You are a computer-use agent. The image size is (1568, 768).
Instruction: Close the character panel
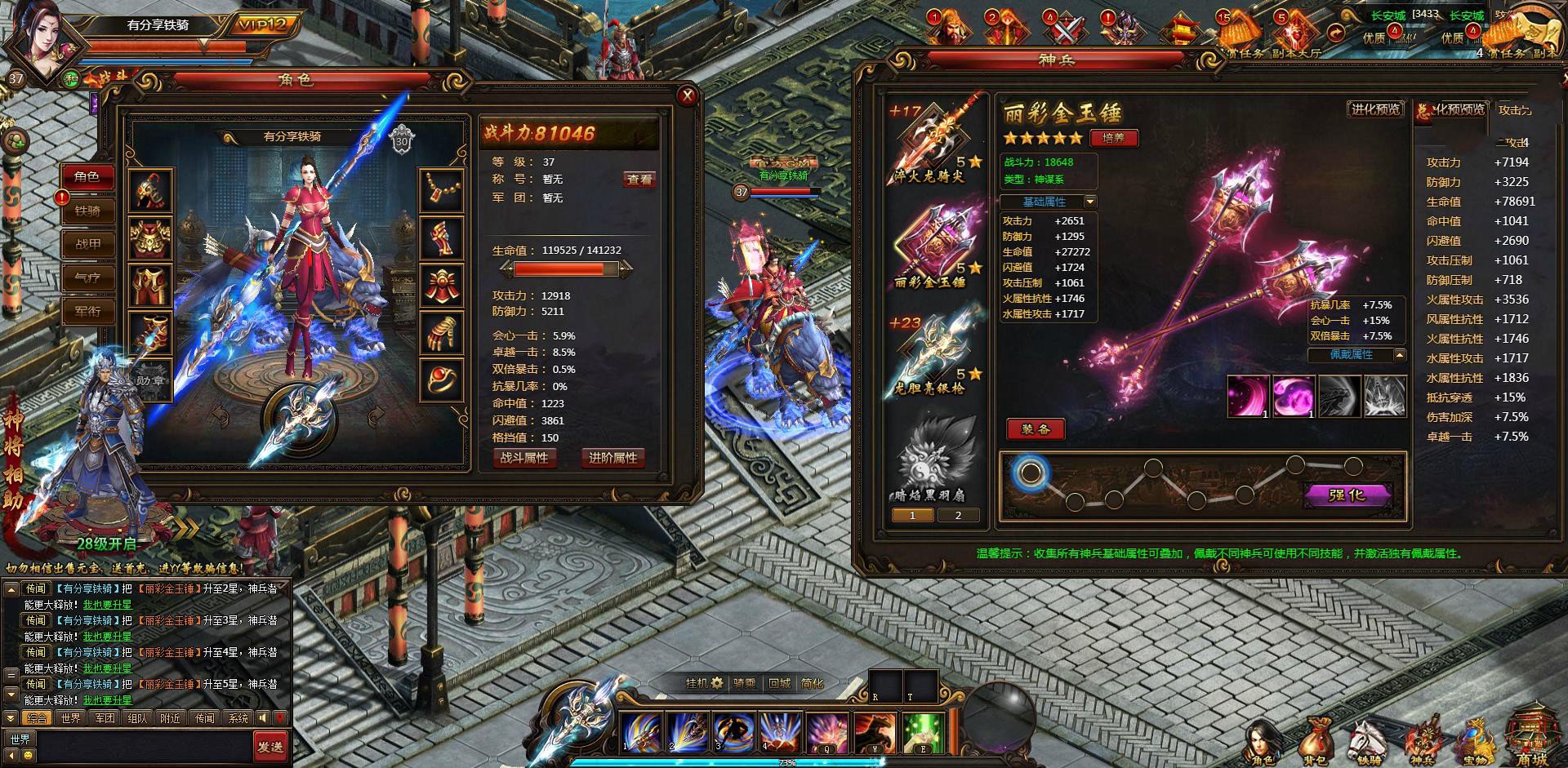[687, 96]
